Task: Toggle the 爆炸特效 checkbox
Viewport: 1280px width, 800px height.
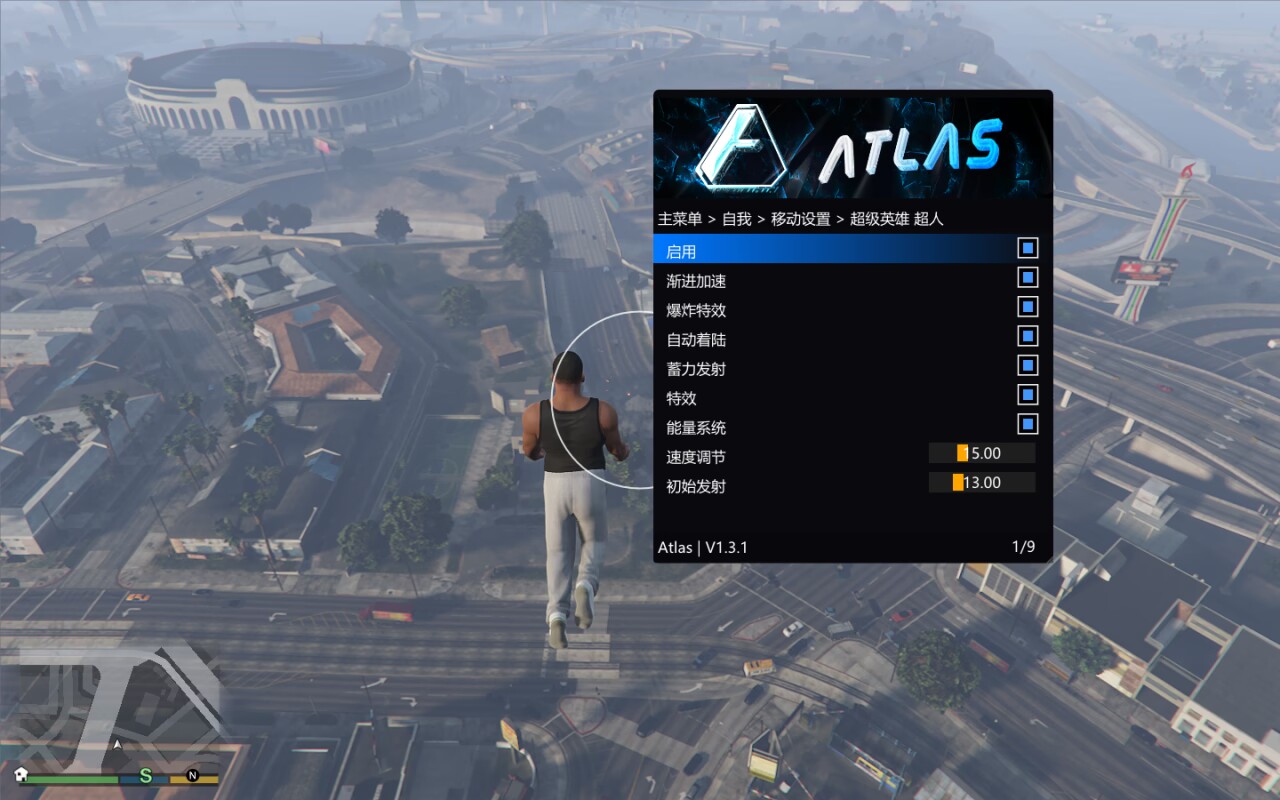Action: point(1028,307)
